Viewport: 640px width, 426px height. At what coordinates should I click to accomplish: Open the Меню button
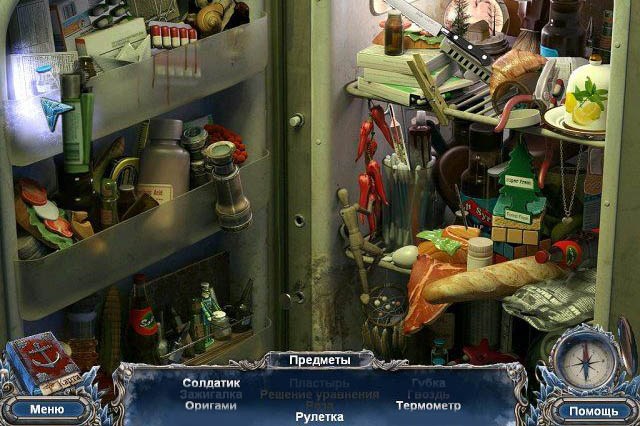point(46,408)
